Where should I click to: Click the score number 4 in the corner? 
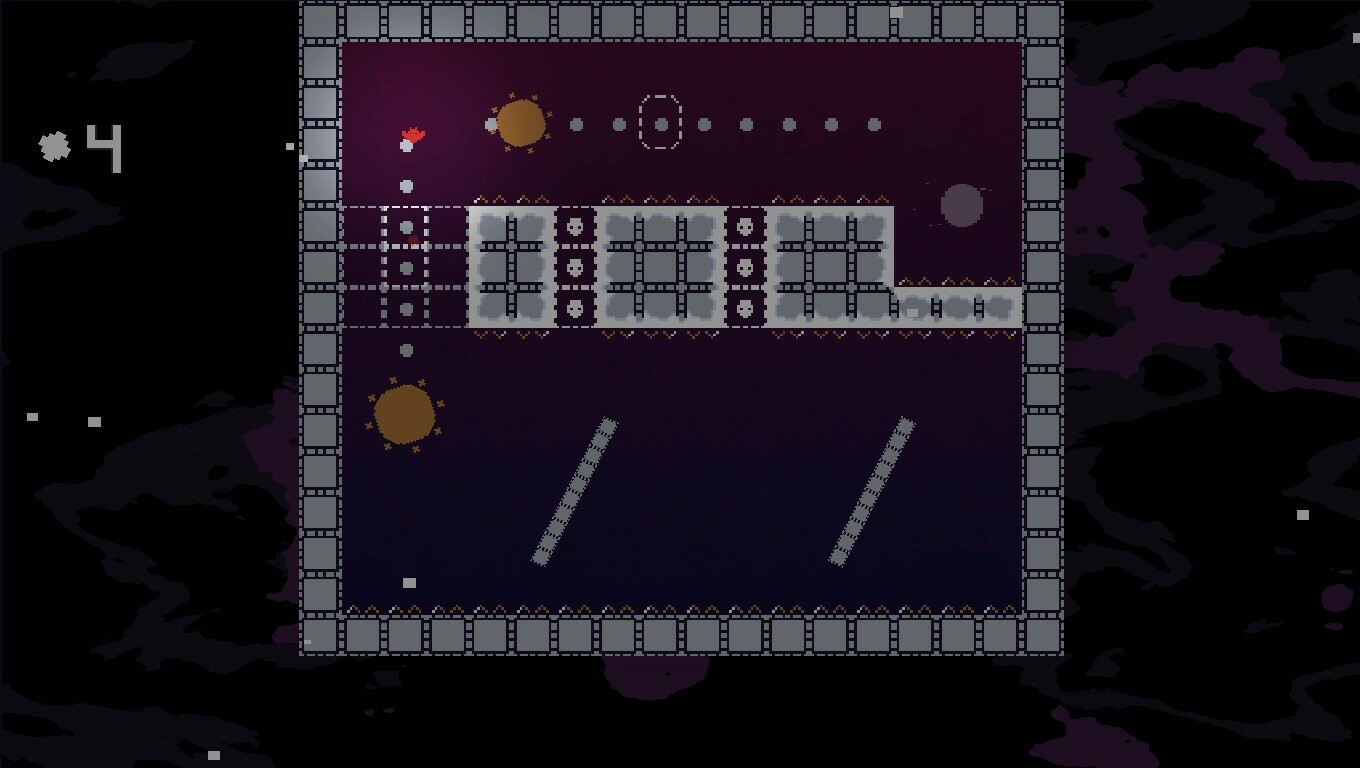(104, 147)
